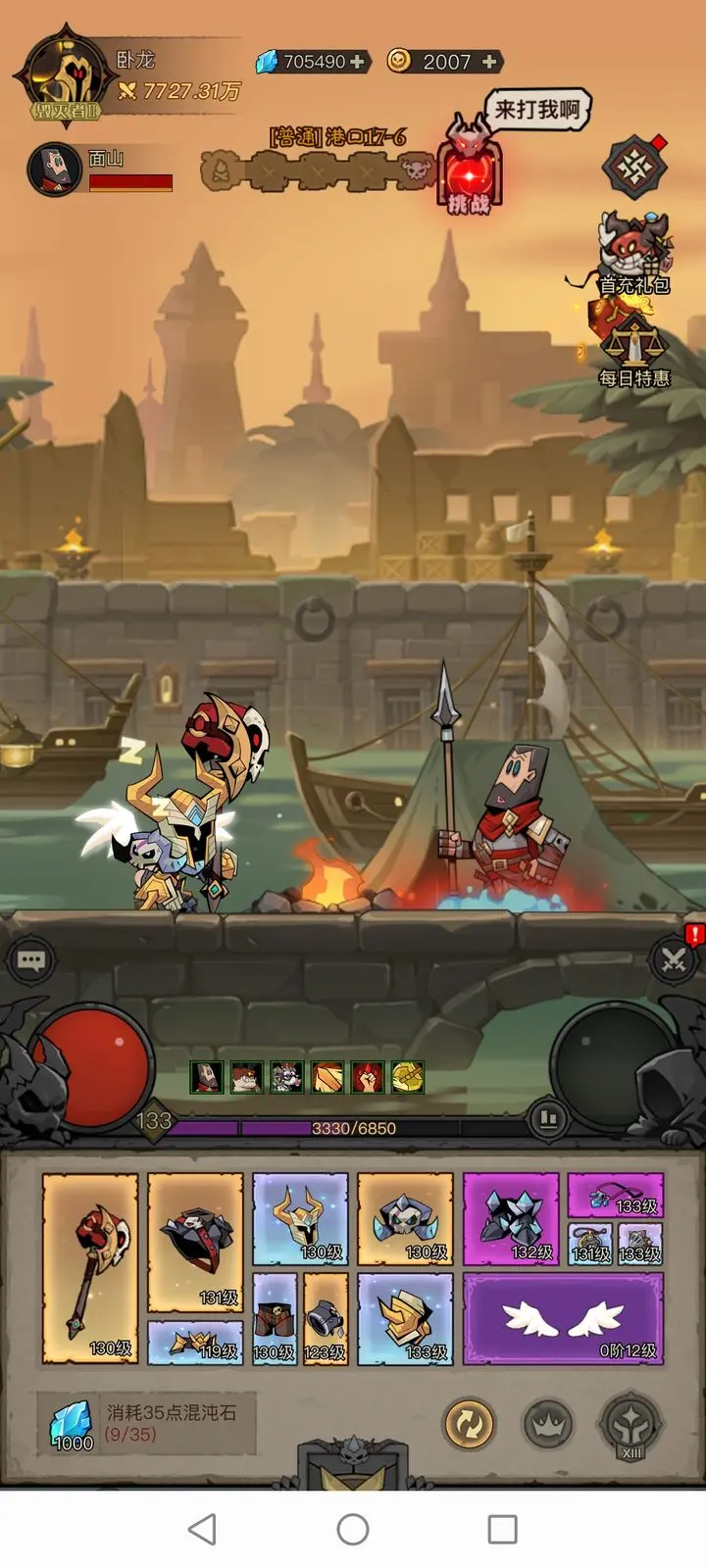Viewport: 706px width, 1568px height.
Task: Open the chat speech bubble
Action: [30, 960]
